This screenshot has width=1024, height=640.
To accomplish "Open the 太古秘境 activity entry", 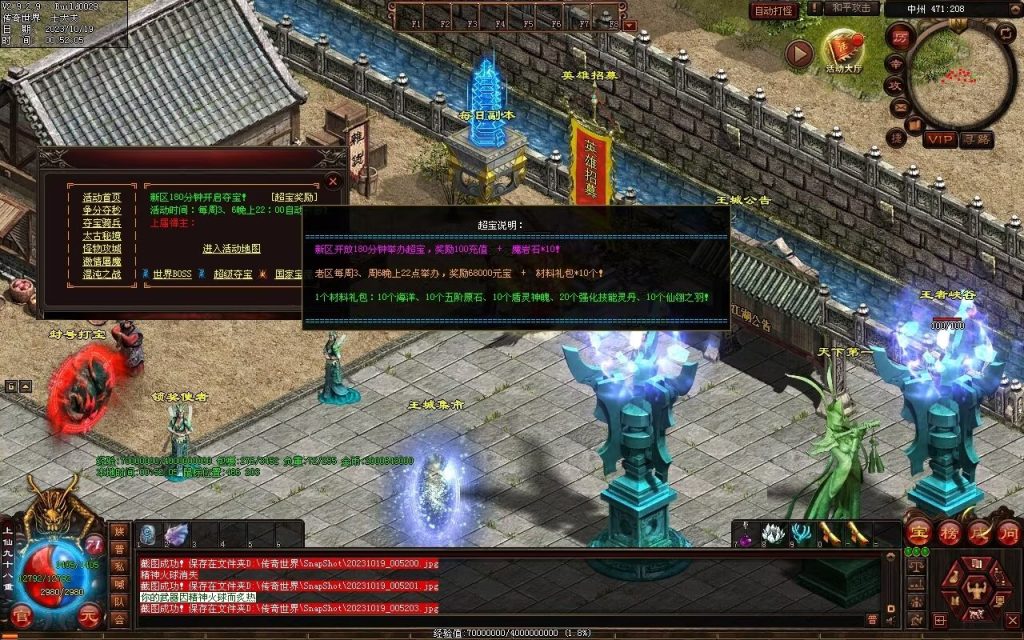I will (101, 236).
